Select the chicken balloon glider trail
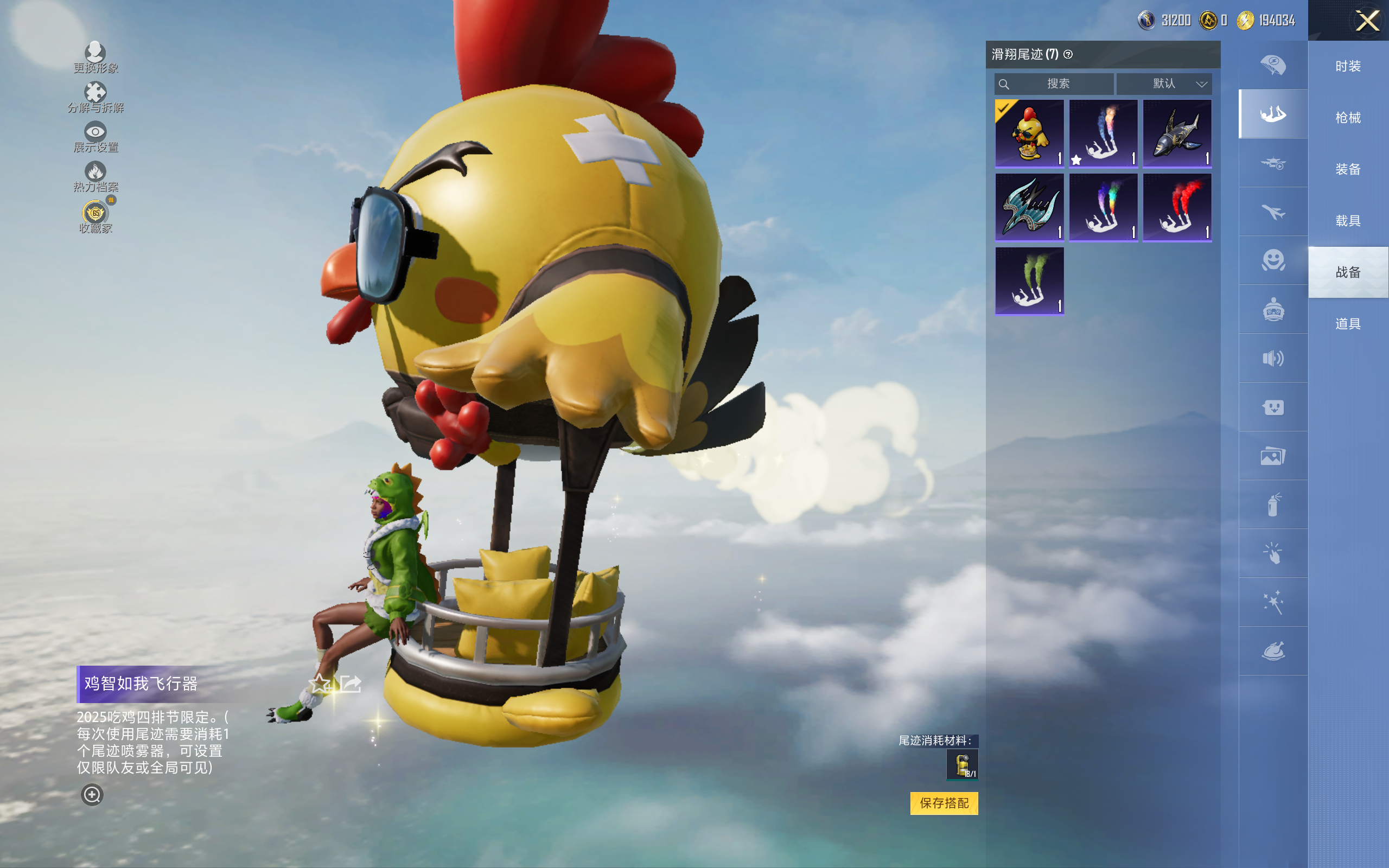Image resolution: width=1389 pixels, height=868 pixels. (1029, 133)
